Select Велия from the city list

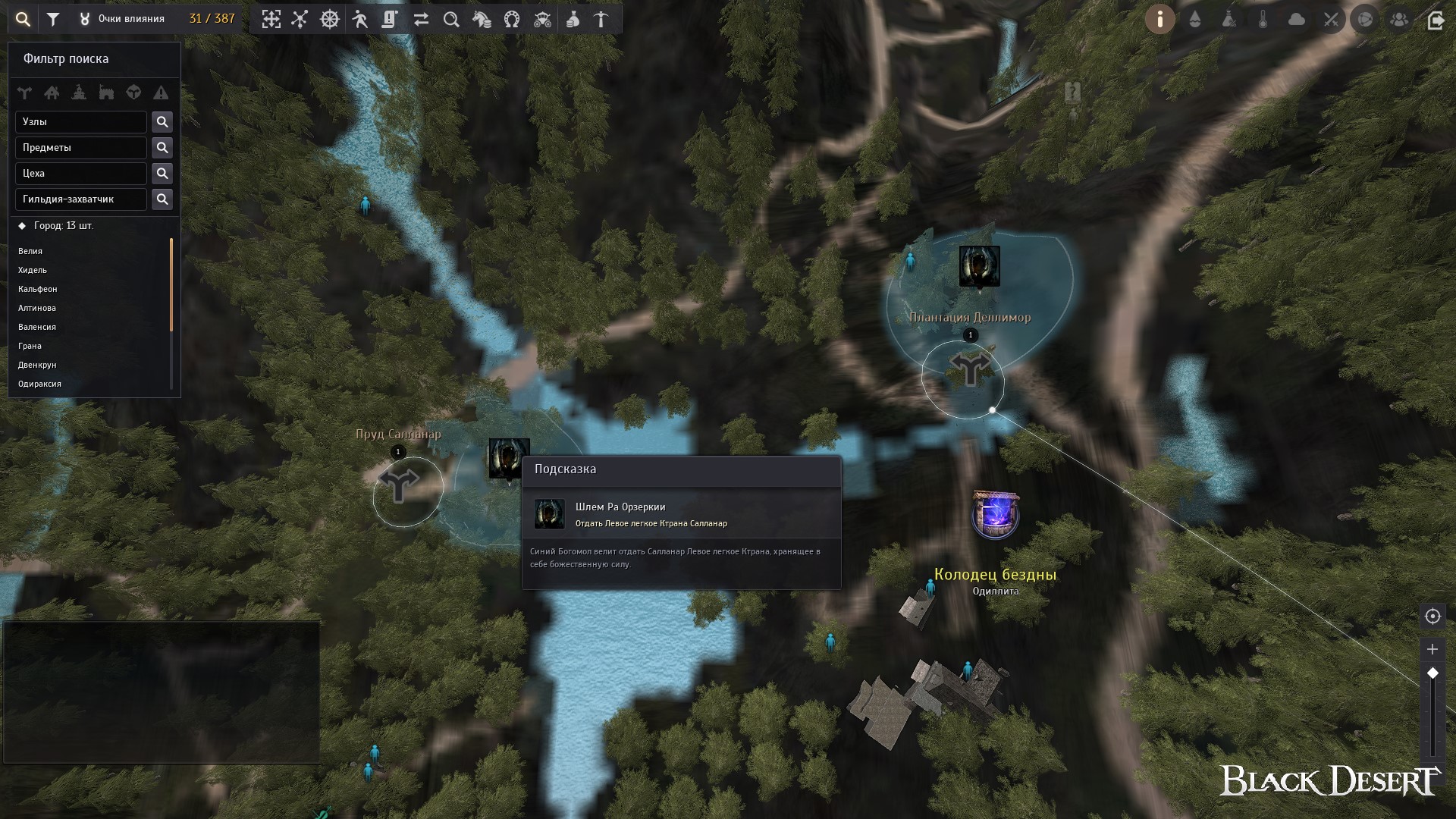click(x=30, y=251)
